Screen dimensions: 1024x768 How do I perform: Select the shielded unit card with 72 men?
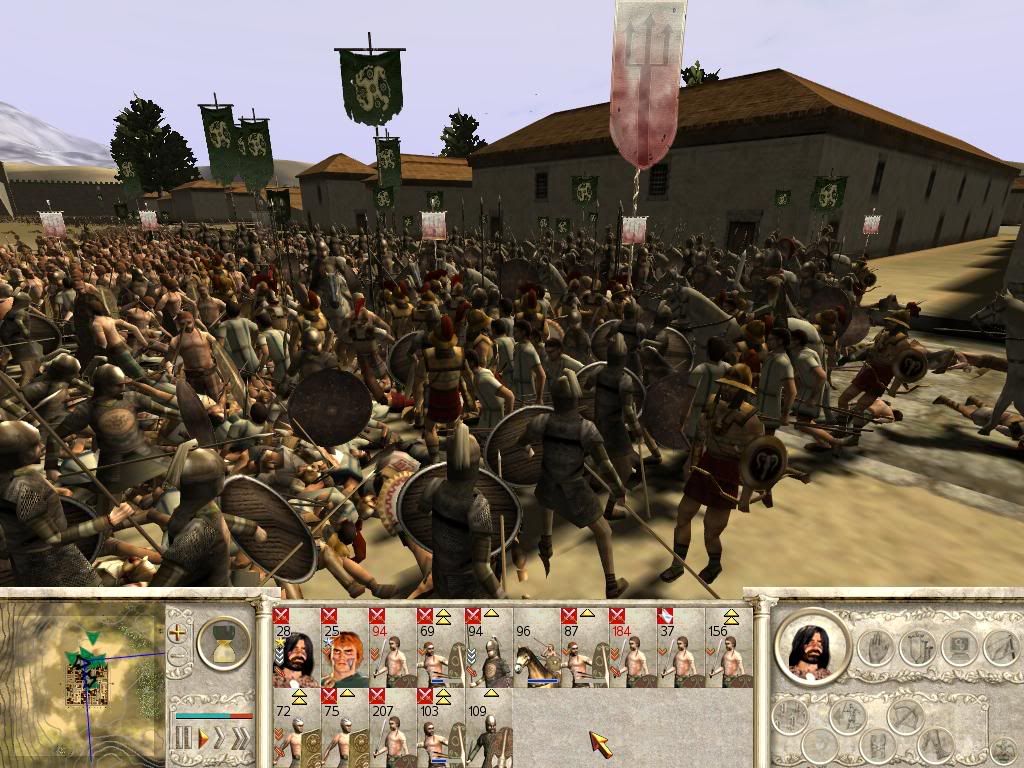[296, 728]
